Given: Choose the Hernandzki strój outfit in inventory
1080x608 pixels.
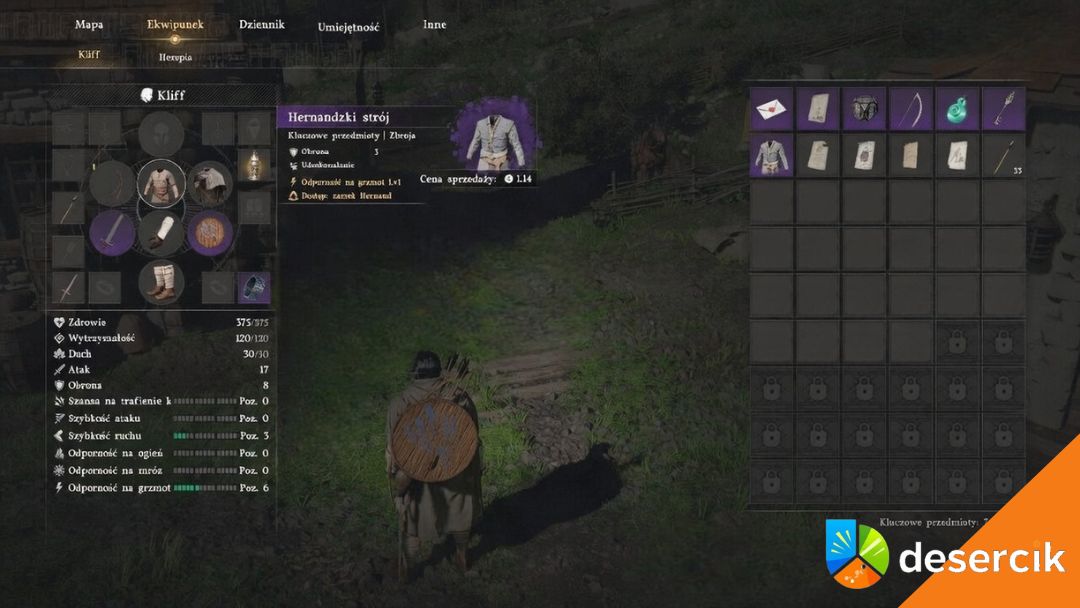Looking at the screenshot, I should click(772, 155).
